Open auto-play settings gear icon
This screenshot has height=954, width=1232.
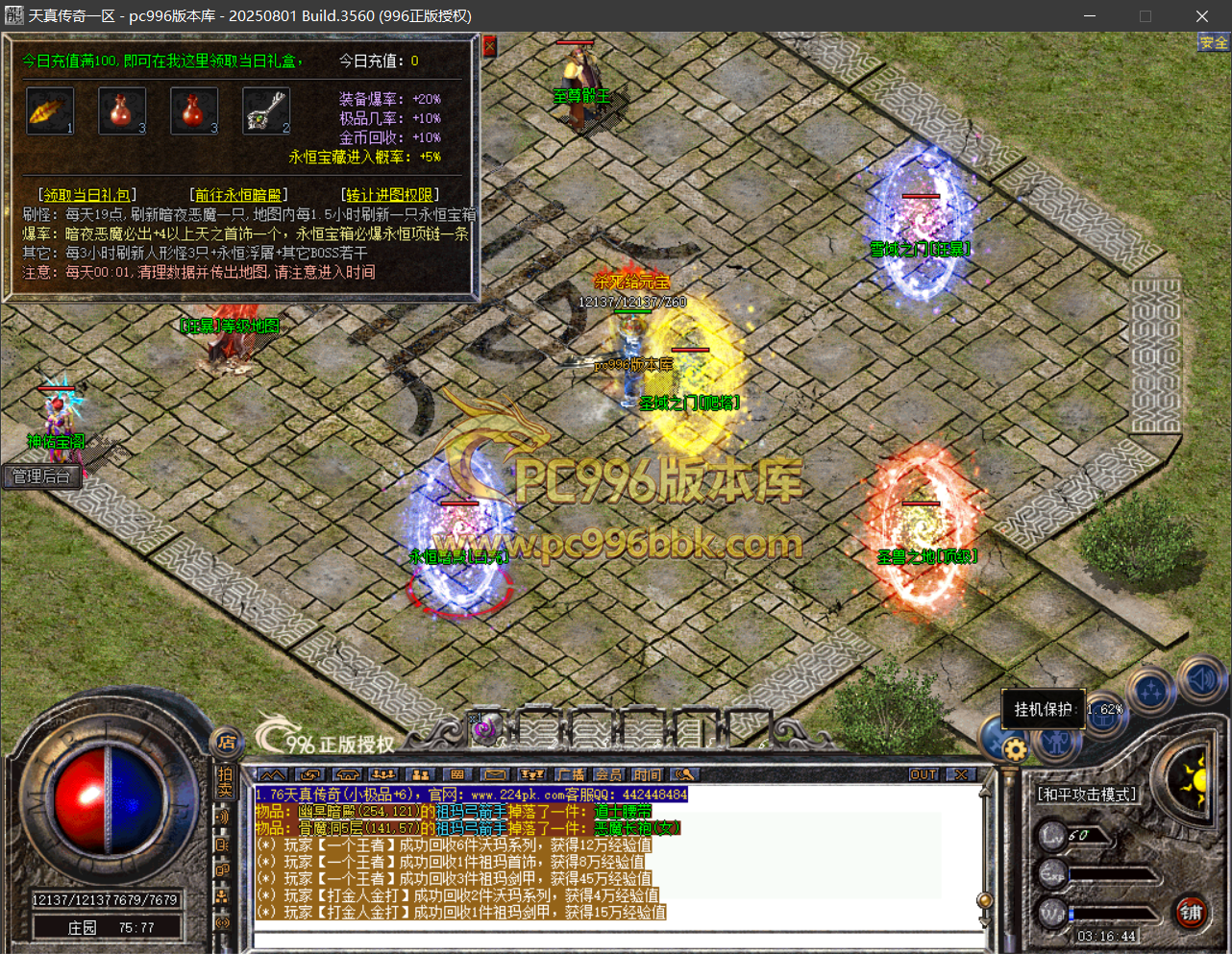(x=1014, y=749)
